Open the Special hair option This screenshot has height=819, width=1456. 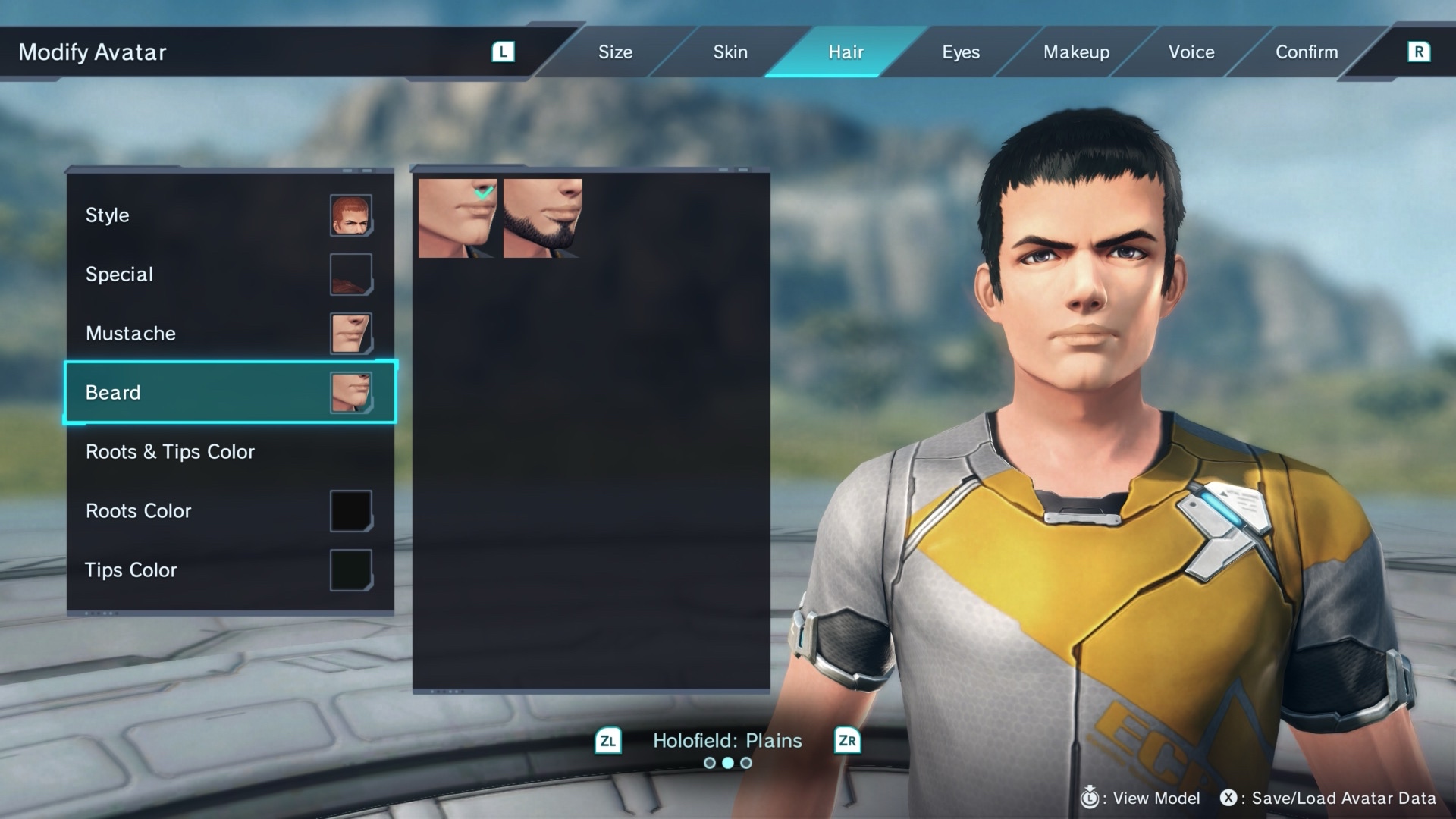click(229, 275)
